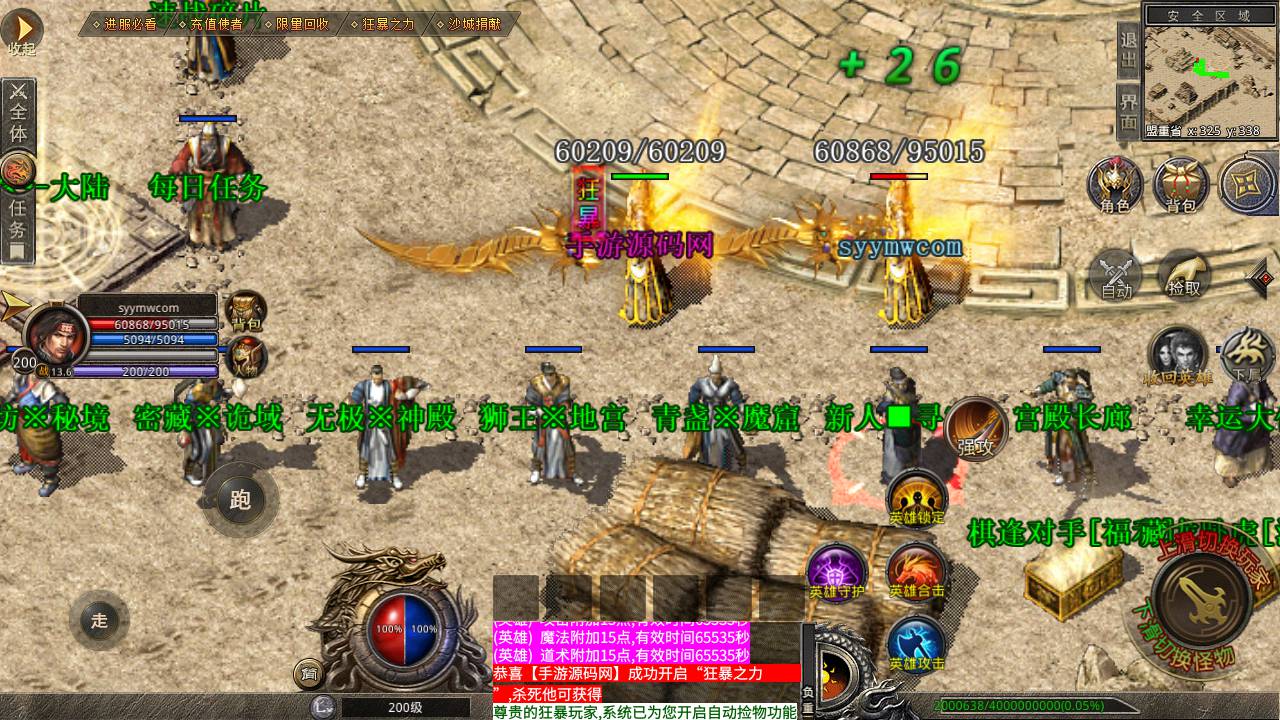
Task: Tap the 拾取 pickup hand icon
Action: tap(1183, 274)
